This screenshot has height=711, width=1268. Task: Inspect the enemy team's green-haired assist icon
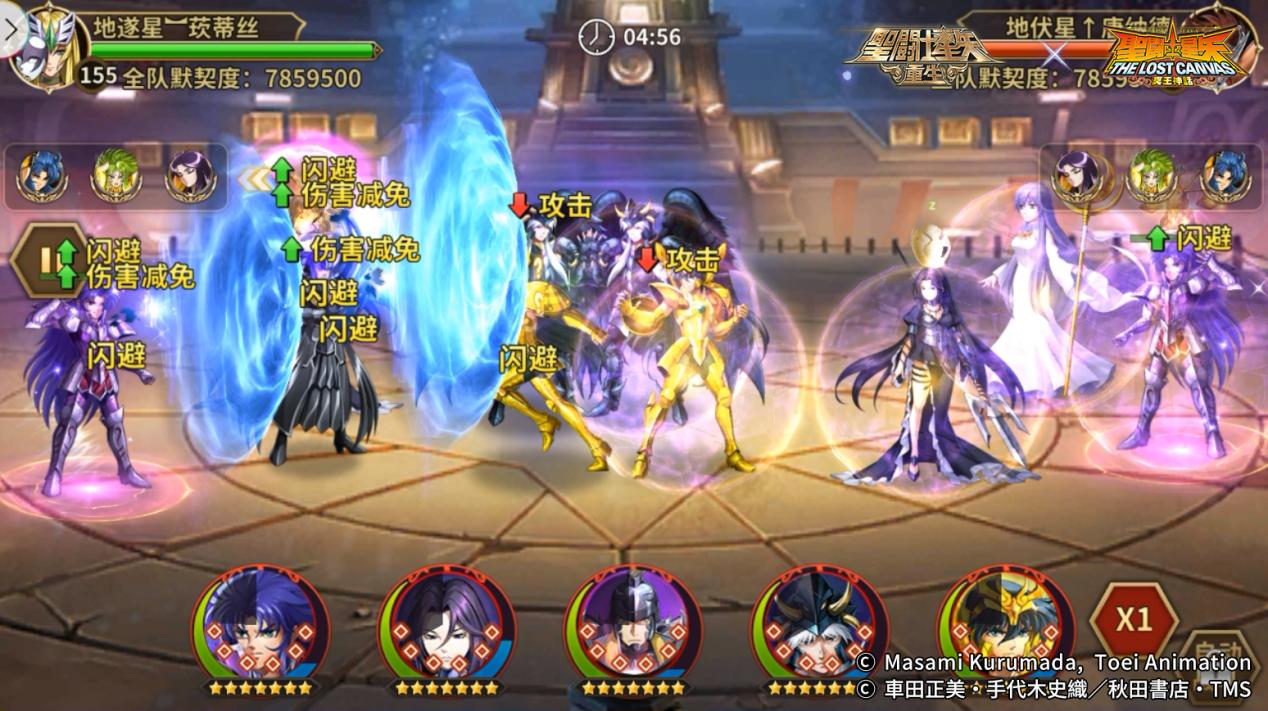click(x=1150, y=176)
